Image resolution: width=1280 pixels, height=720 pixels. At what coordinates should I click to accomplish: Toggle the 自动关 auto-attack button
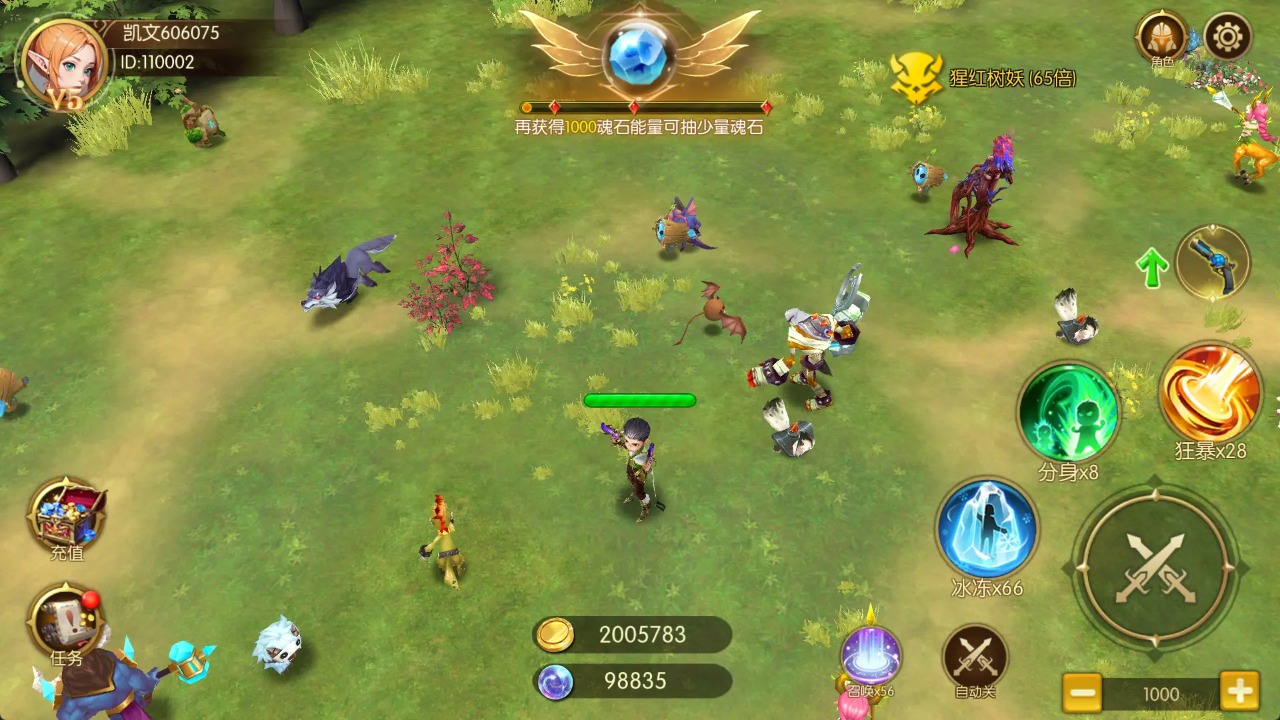(974, 657)
